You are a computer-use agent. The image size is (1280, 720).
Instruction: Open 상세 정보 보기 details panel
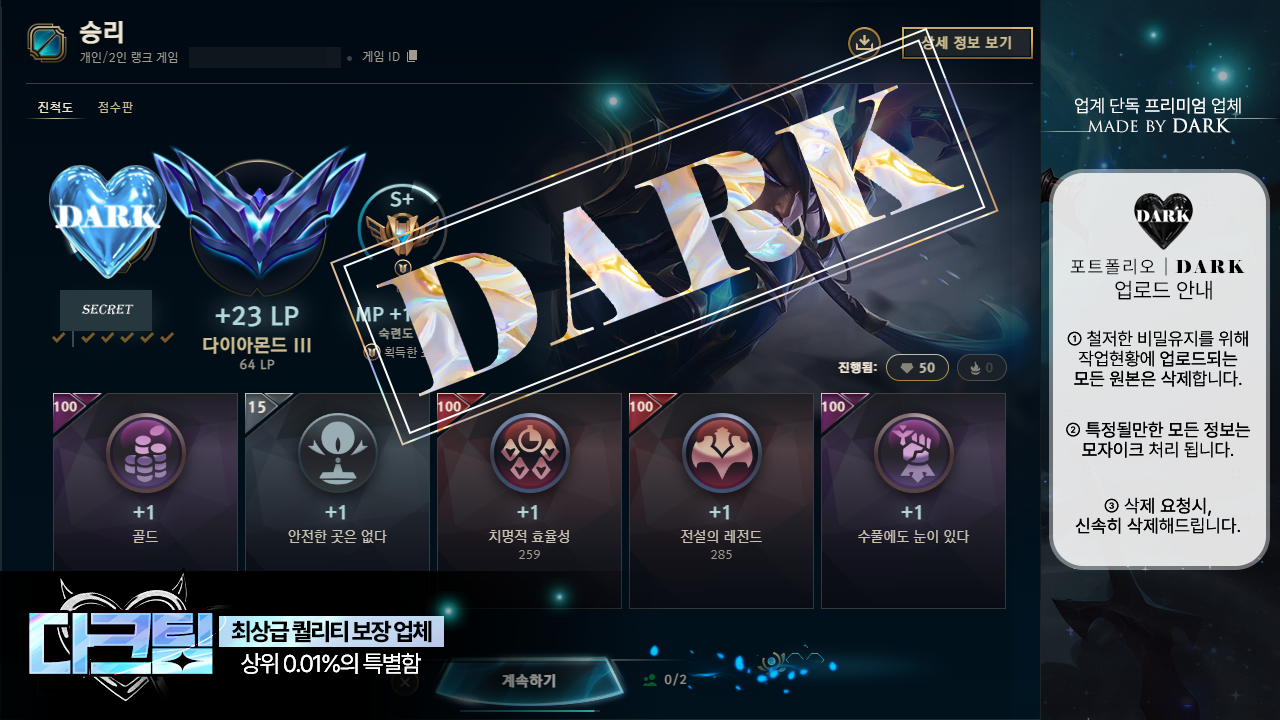[x=967, y=43]
